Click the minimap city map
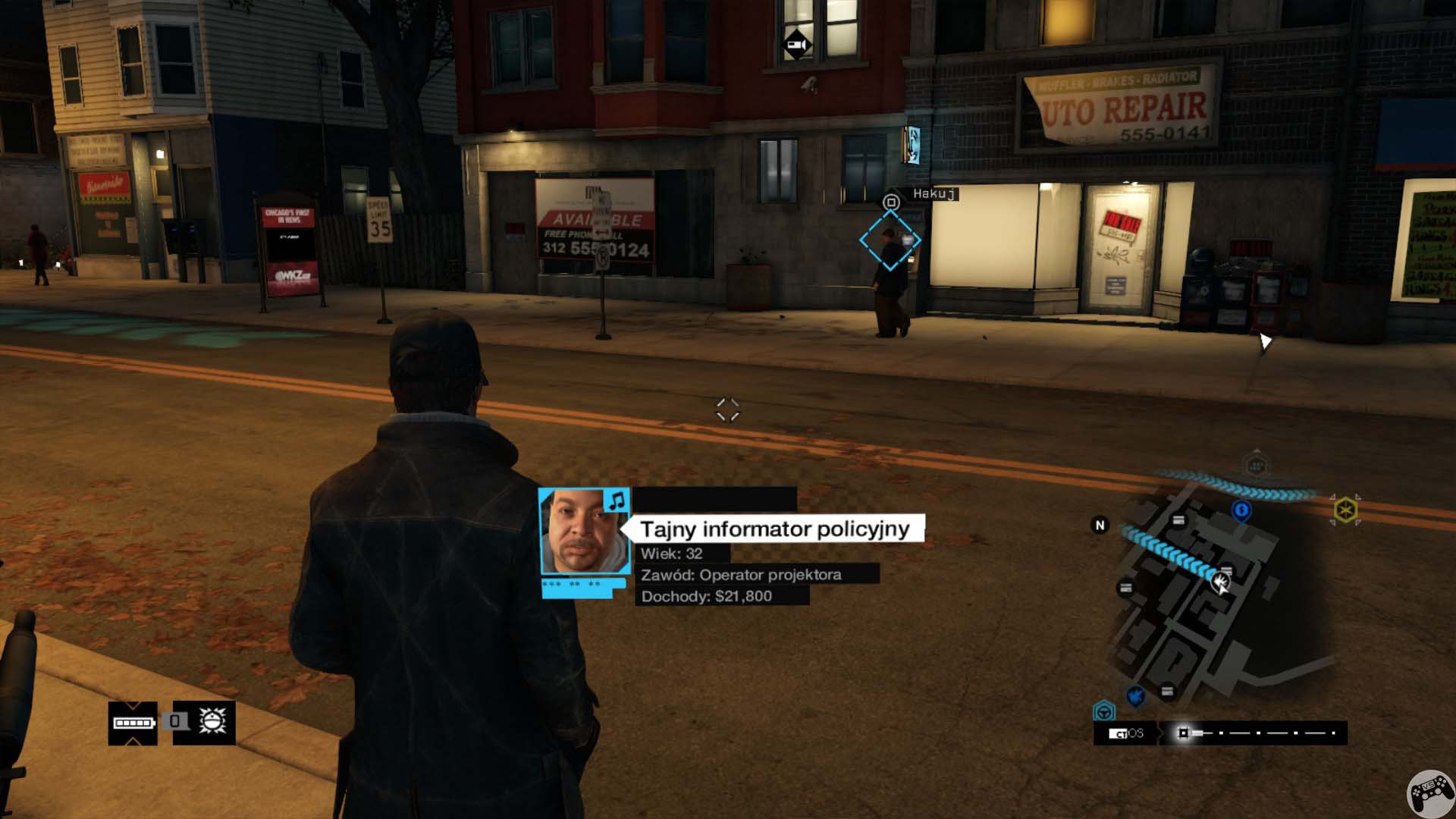 click(x=1198, y=599)
